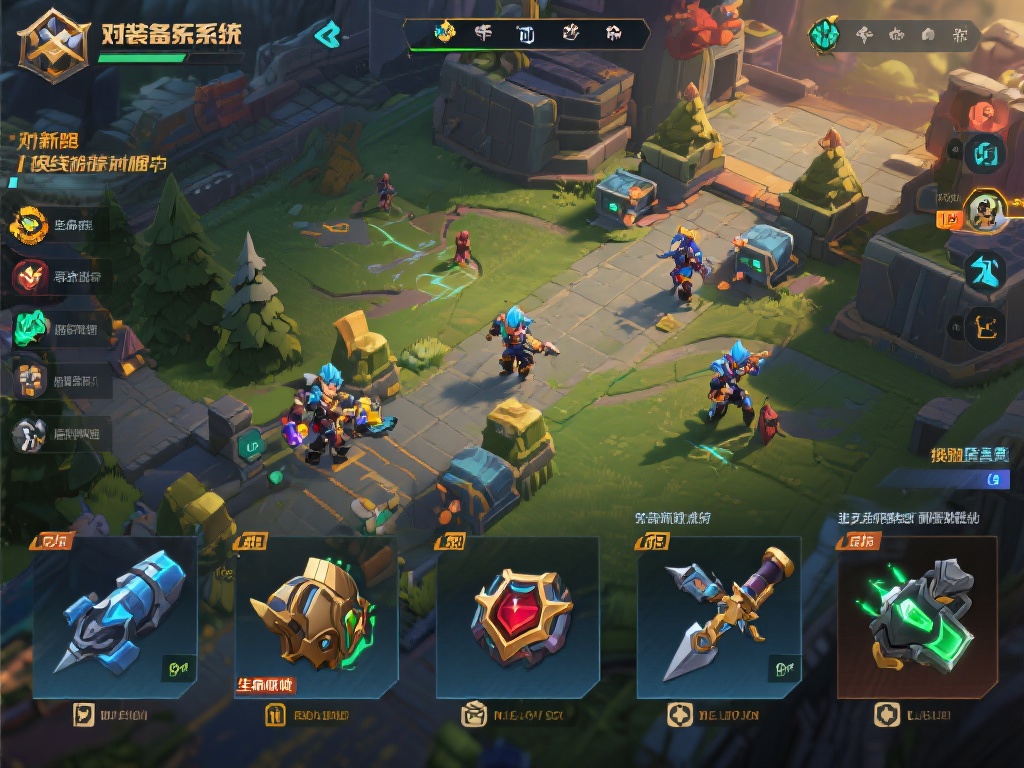Image resolution: width=1024 pixels, height=768 pixels.
Task: Pick the spear weapon equipment card
Action: (x=719, y=616)
